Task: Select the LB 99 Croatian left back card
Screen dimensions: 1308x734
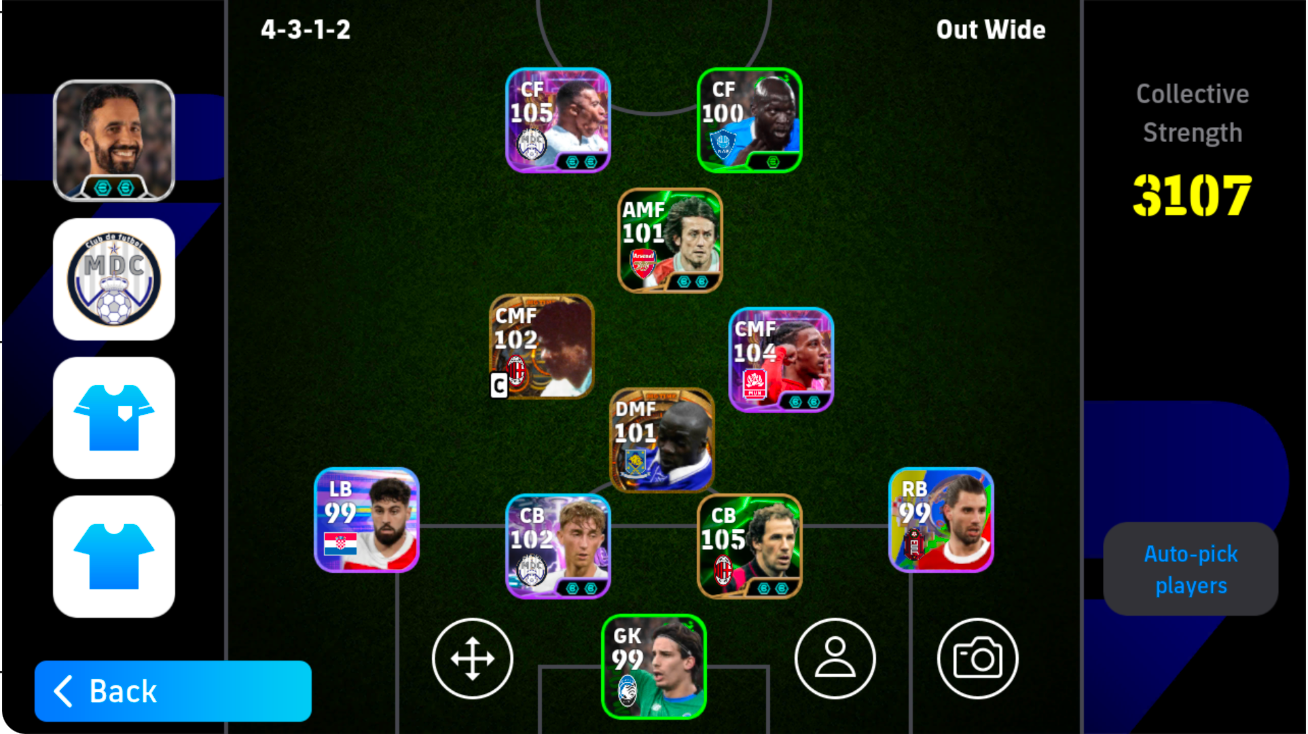Action: tap(366, 525)
